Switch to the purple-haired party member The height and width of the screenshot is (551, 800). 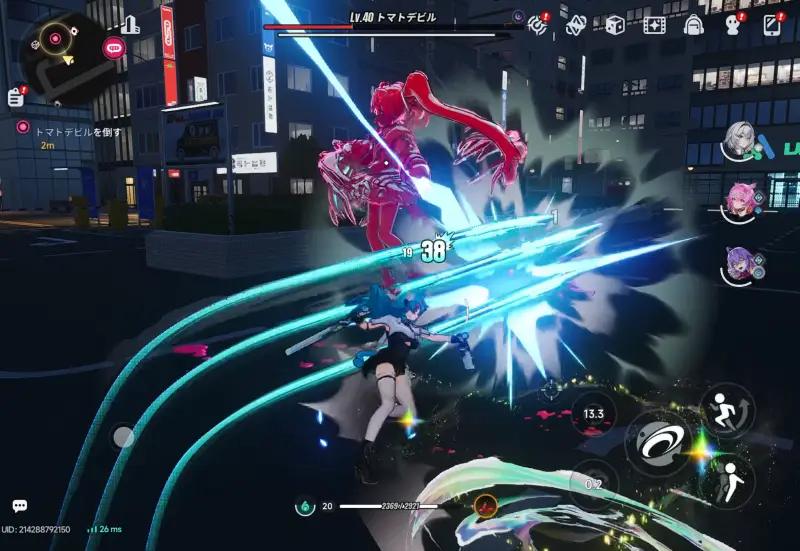click(x=741, y=264)
